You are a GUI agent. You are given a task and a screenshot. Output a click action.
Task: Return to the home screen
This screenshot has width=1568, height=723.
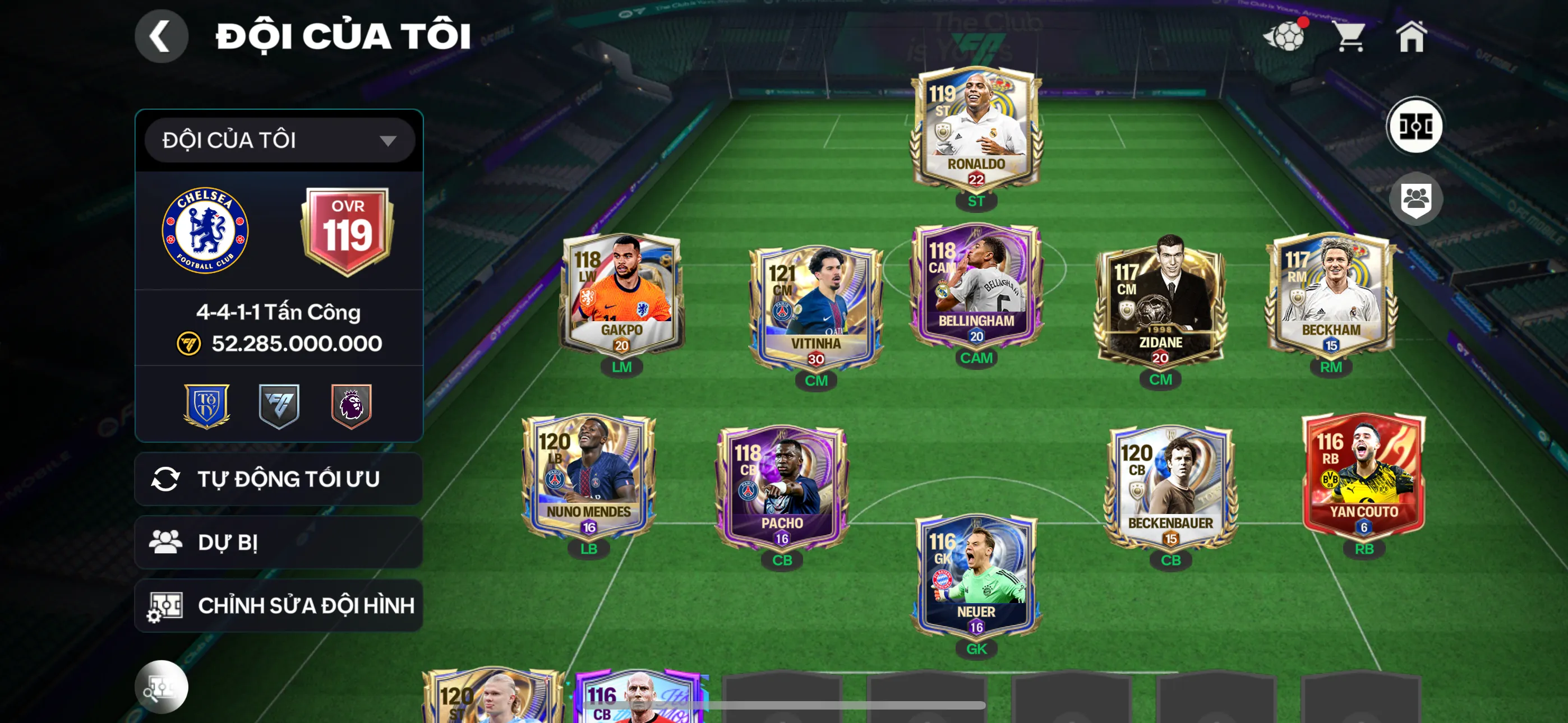tap(1412, 36)
